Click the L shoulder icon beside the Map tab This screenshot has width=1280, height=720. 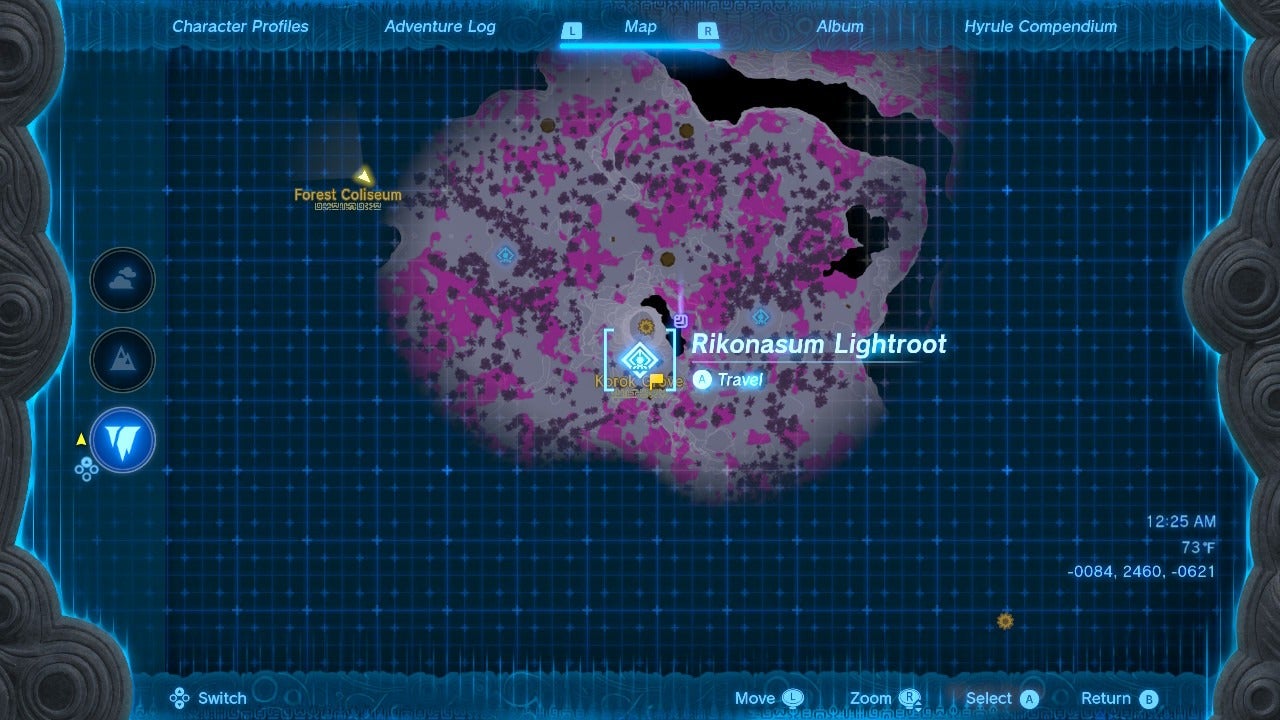coord(572,31)
